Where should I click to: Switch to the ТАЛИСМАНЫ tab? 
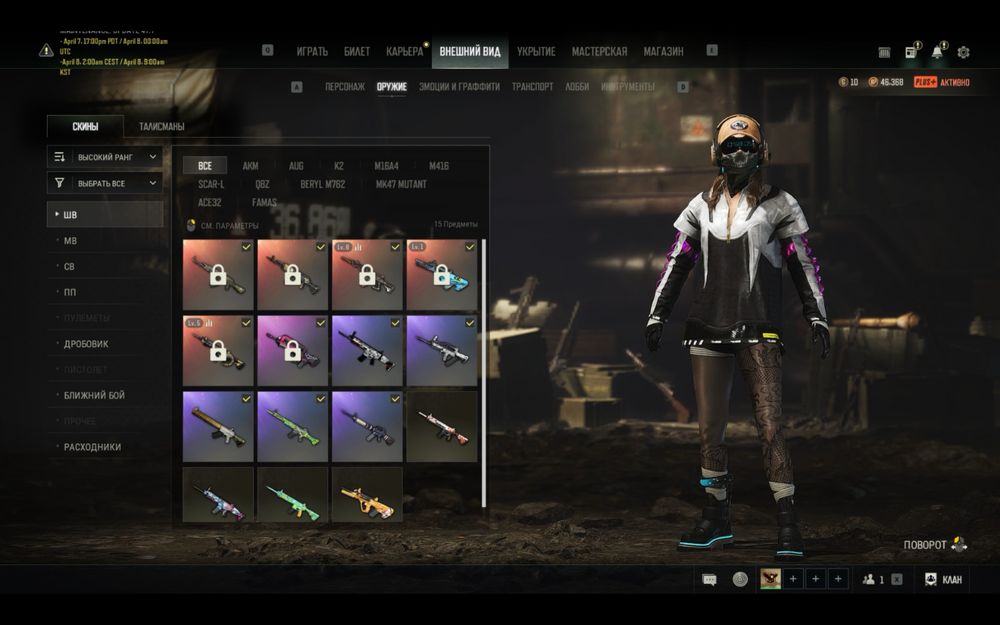[161, 127]
